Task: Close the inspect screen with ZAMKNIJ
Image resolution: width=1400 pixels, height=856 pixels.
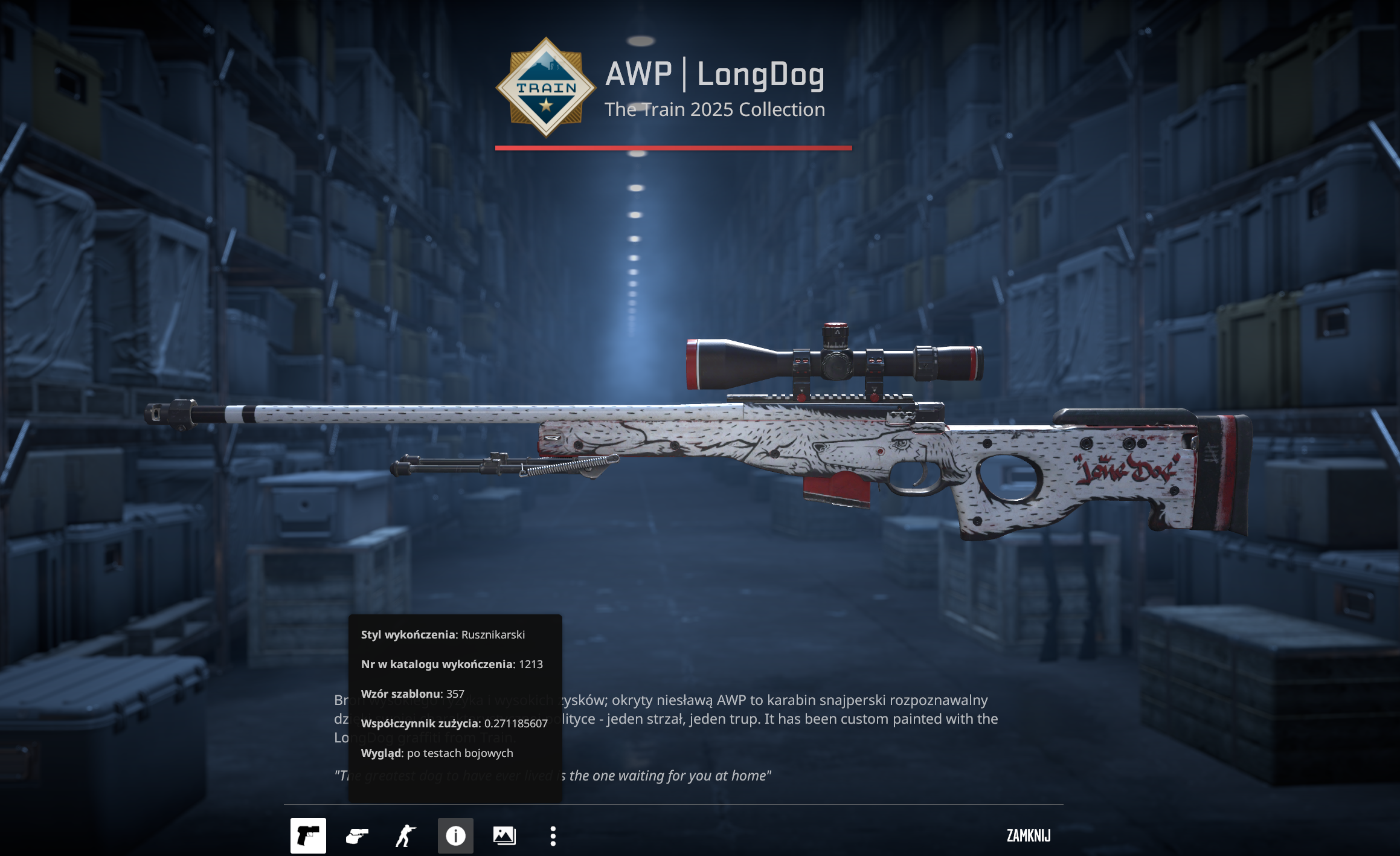Action: click(x=1028, y=835)
